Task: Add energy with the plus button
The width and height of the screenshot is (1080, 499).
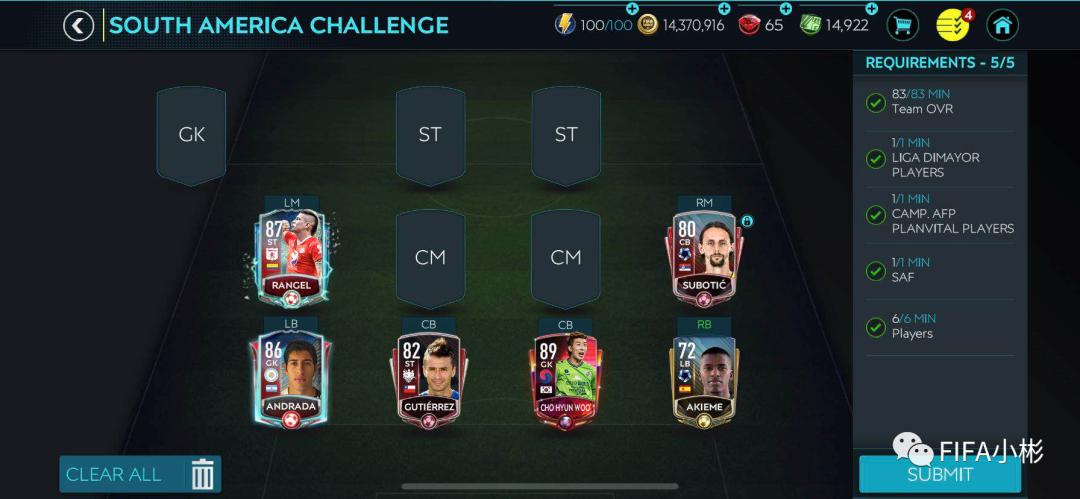Action: click(632, 8)
